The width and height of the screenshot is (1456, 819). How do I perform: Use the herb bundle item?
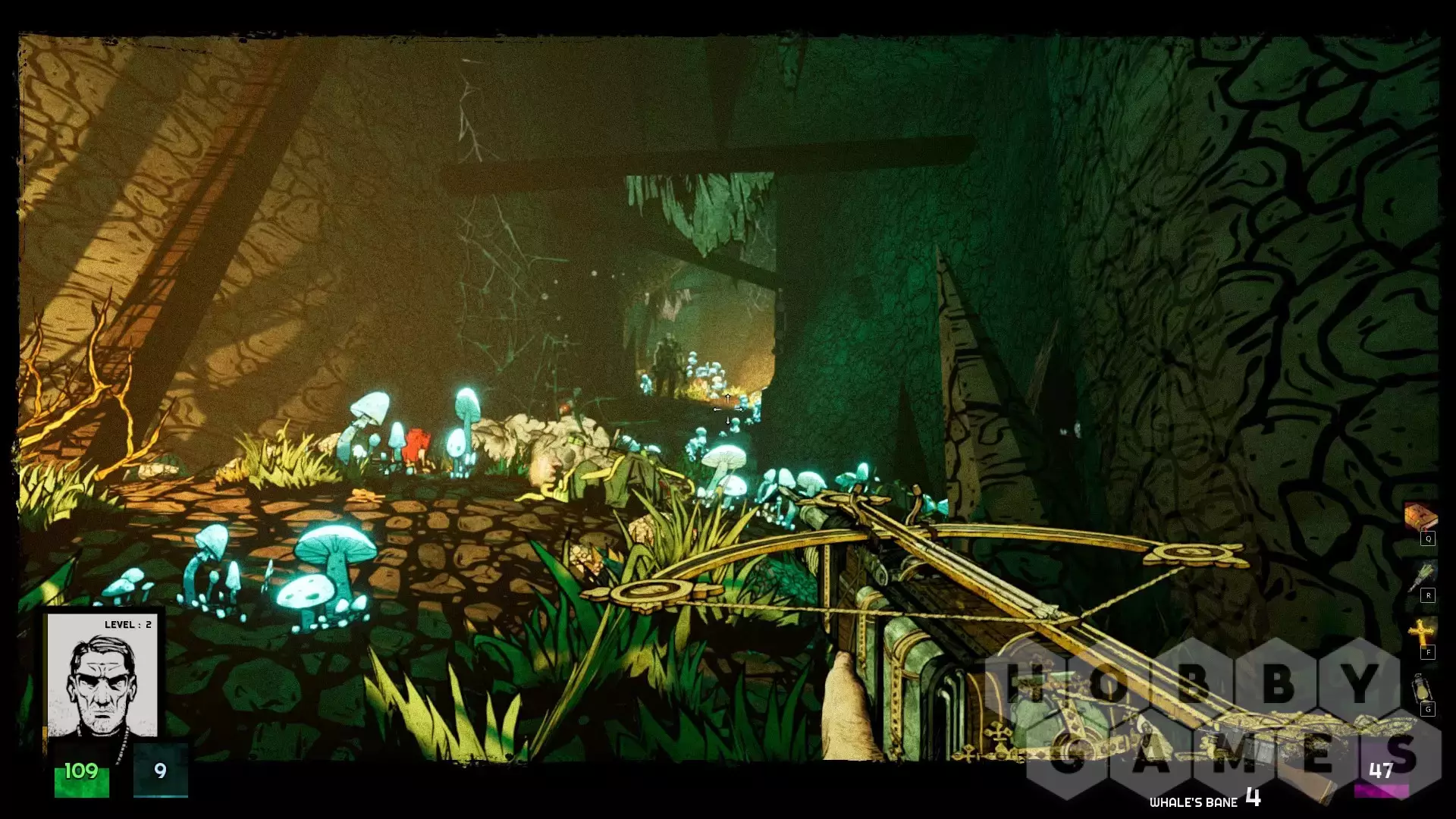click(x=1420, y=576)
